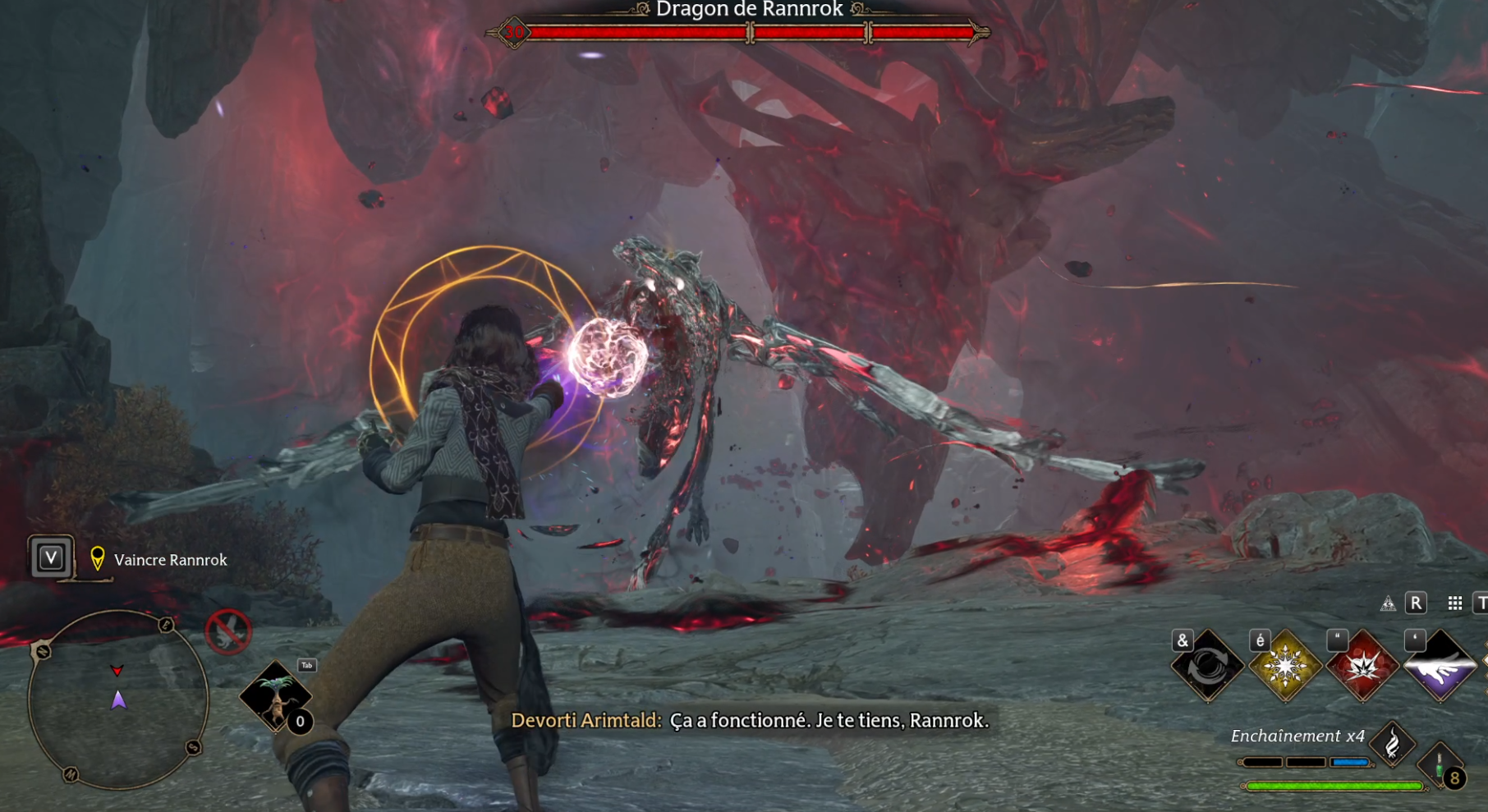The height and width of the screenshot is (812, 1488).
Task: Use the green Wiggenweld potion
Action: 1440,768
